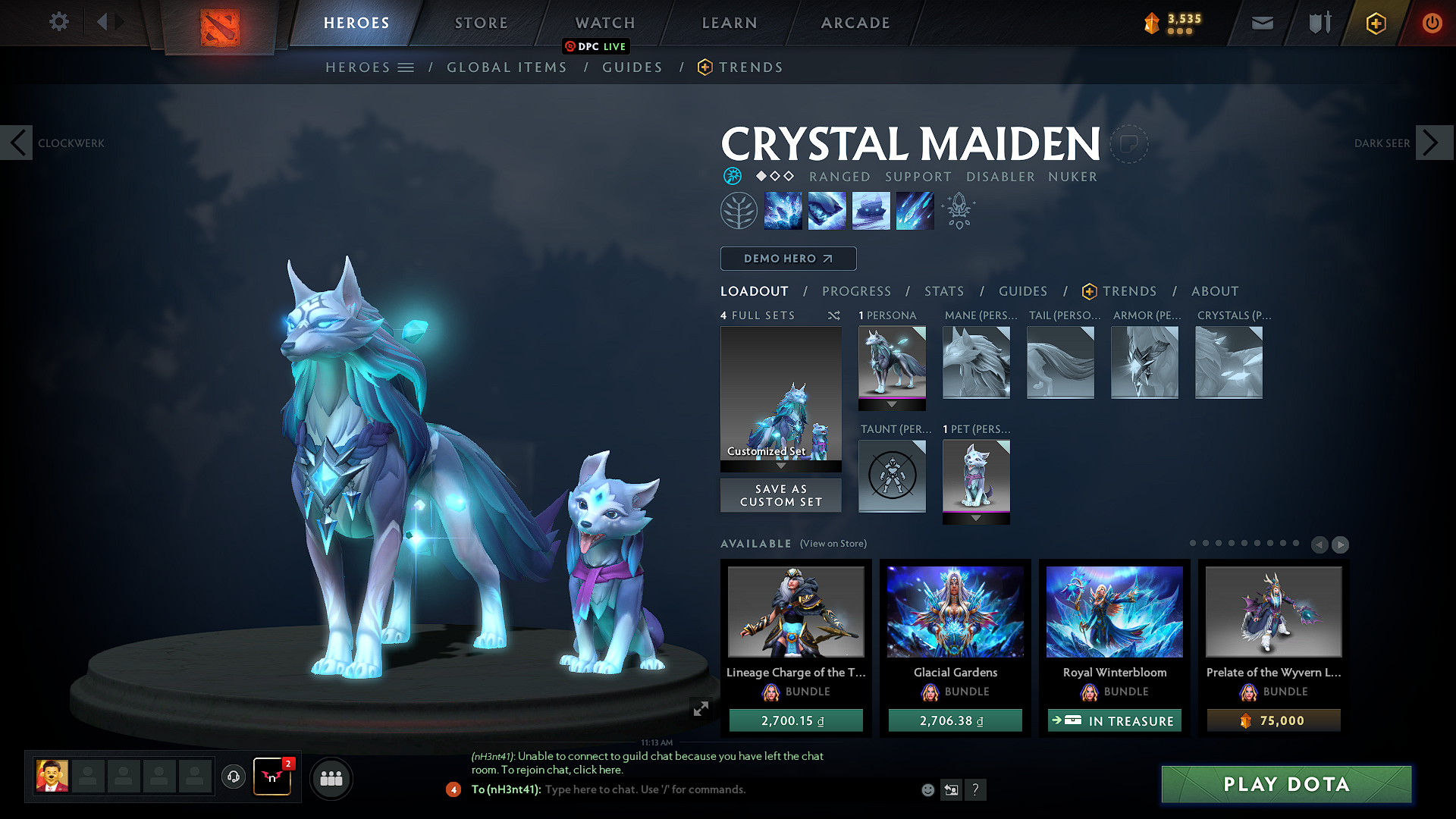Select the first ability icon Crystal Nova
This screenshot has width=1456, height=819.
(x=783, y=210)
